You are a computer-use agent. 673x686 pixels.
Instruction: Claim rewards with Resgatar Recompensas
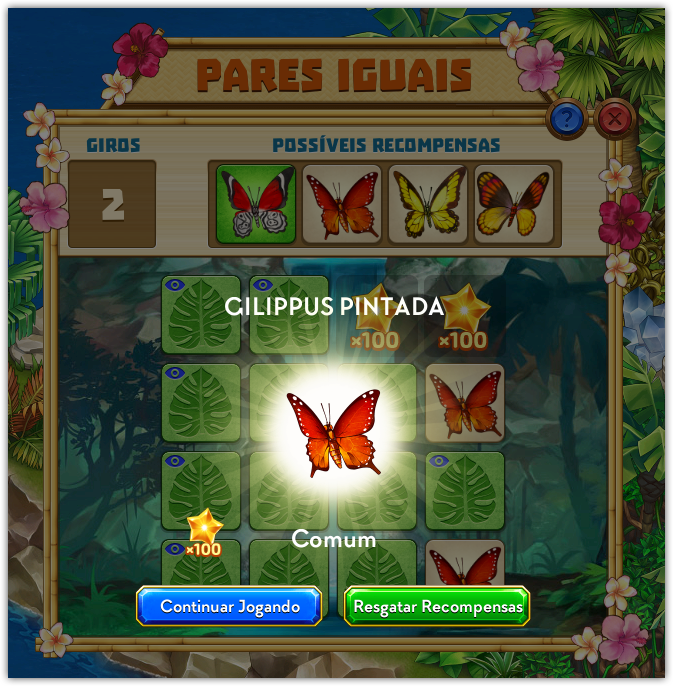click(437, 606)
